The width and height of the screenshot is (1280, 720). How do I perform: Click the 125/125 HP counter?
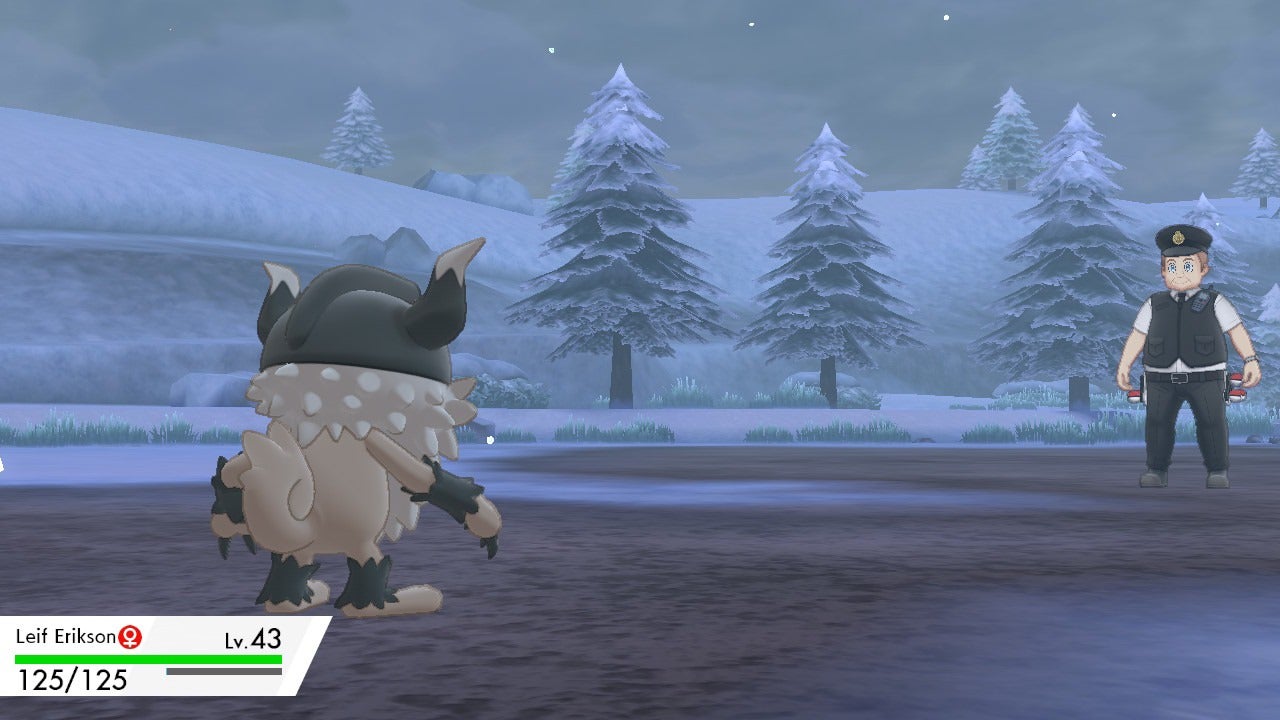[70, 677]
